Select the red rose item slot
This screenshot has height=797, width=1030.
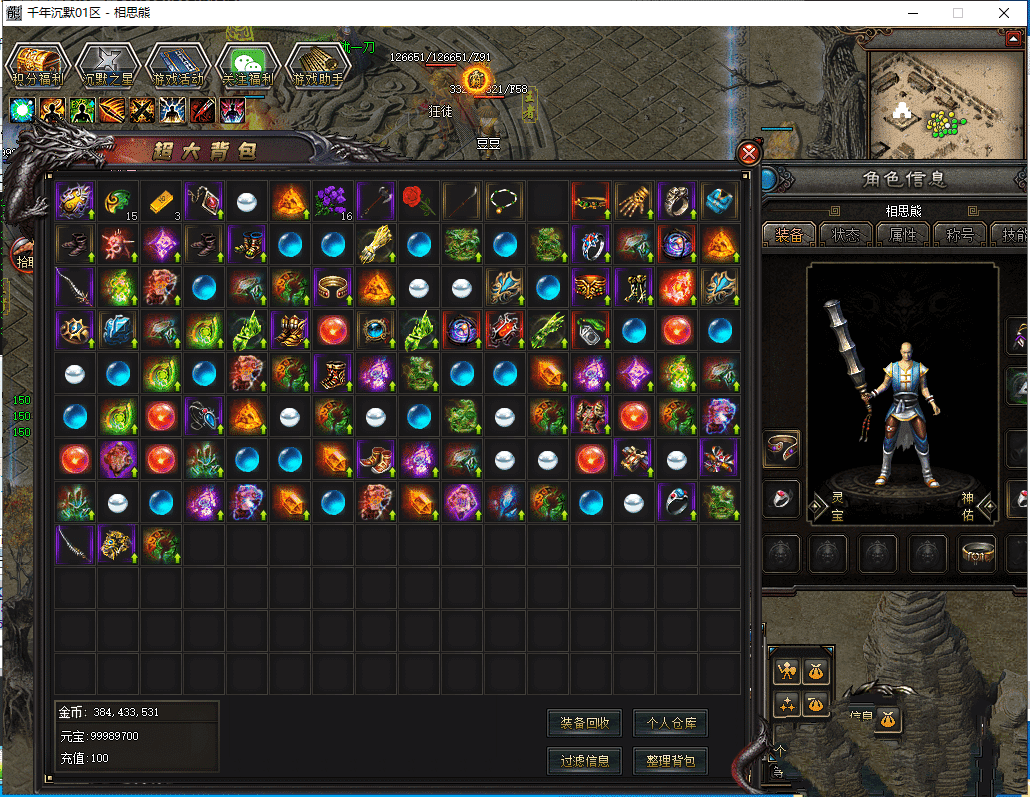coord(418,201)
